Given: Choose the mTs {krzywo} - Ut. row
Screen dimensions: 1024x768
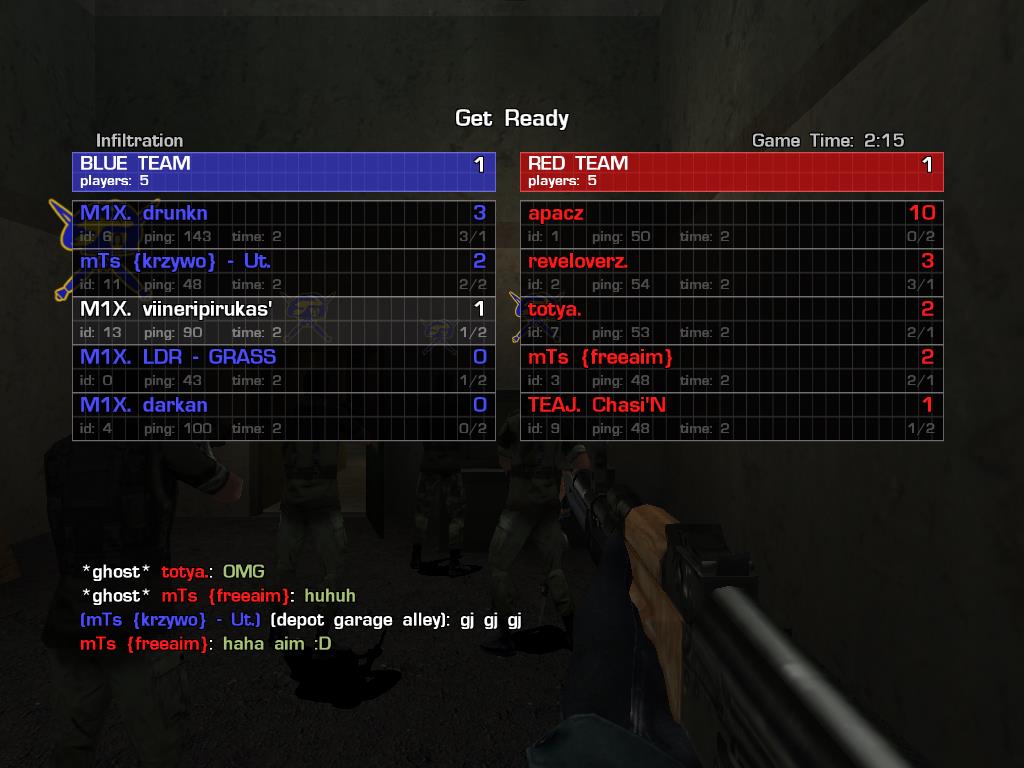Looking at the screenshot, I should [284, 272].
